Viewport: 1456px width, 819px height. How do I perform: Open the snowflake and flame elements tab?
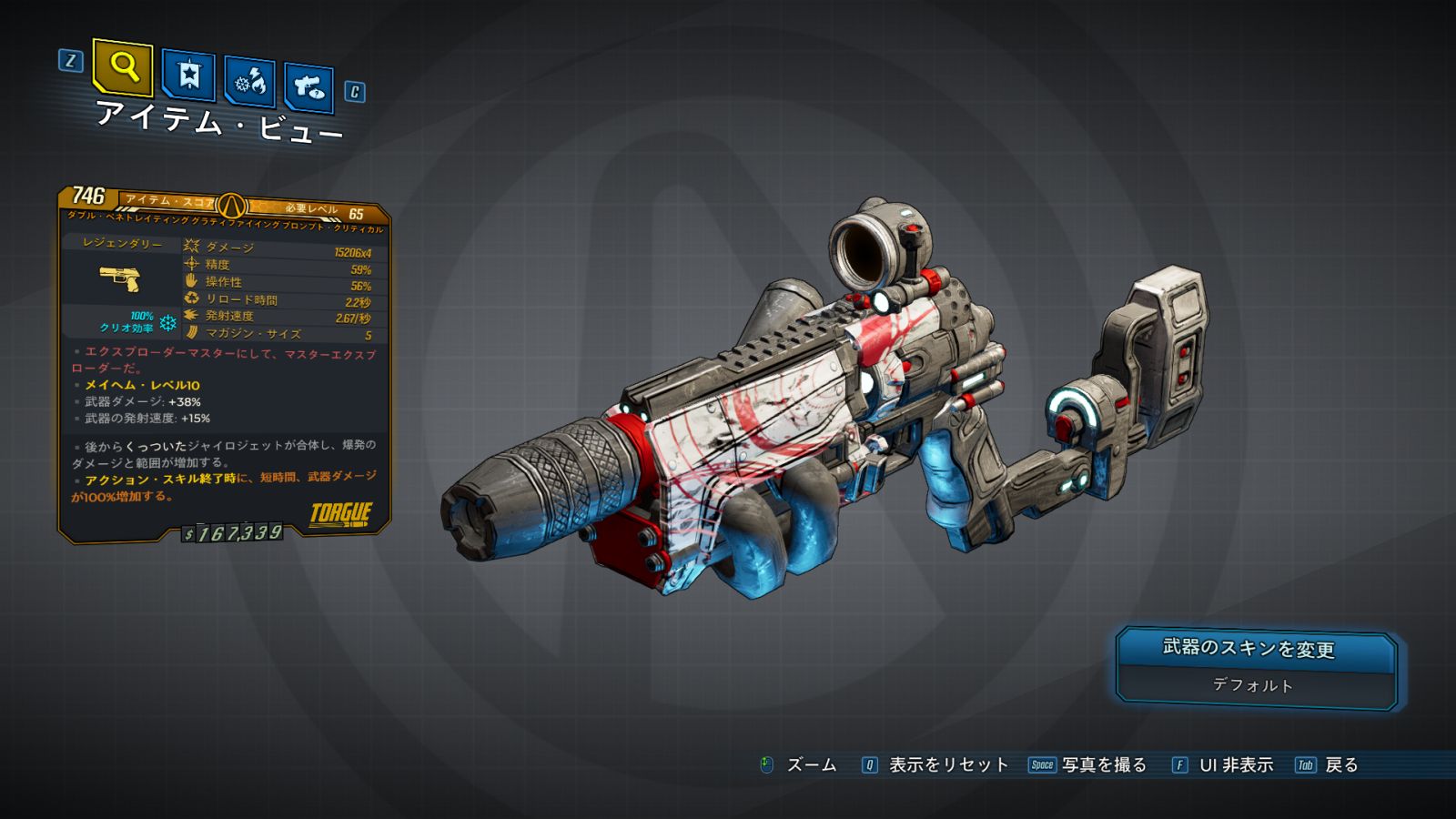[249, 82]
